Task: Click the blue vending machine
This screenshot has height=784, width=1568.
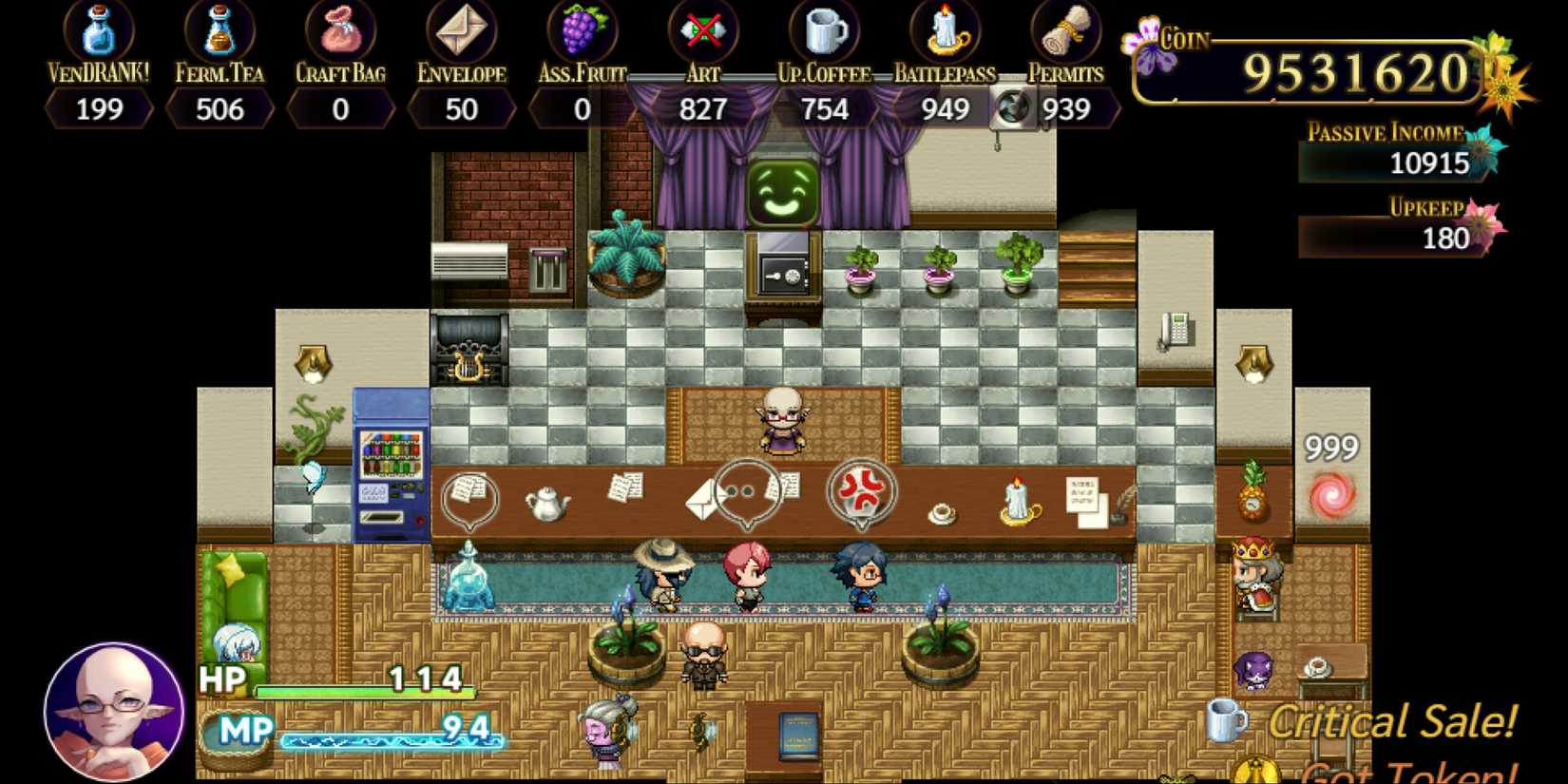Action: click(391, 461)
